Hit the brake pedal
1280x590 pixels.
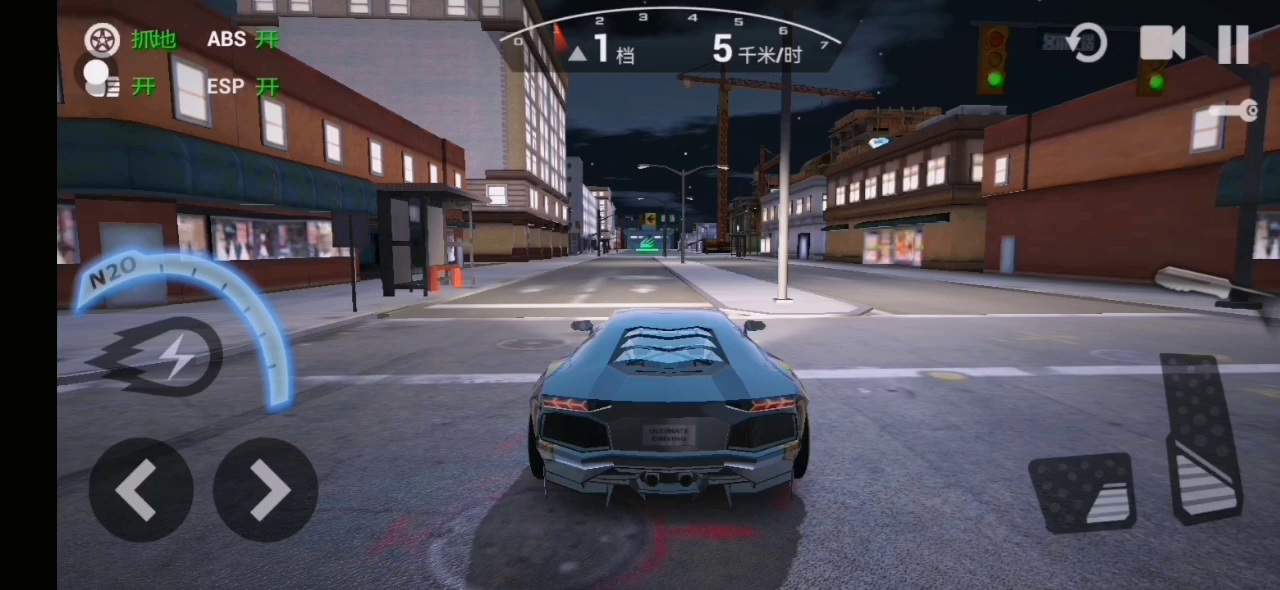coord(1082,491)
